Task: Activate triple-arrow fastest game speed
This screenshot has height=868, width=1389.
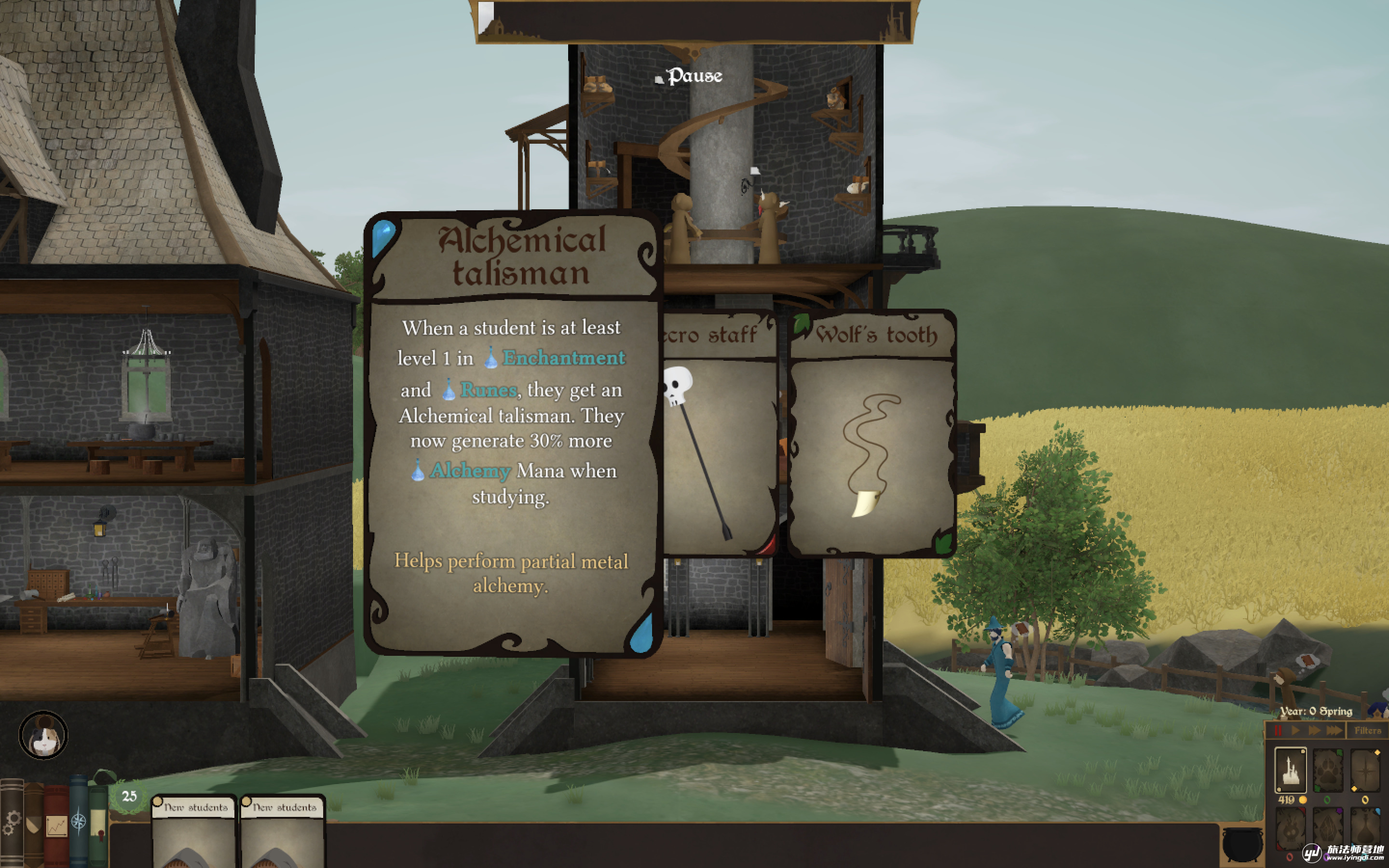Action: 1335,730
